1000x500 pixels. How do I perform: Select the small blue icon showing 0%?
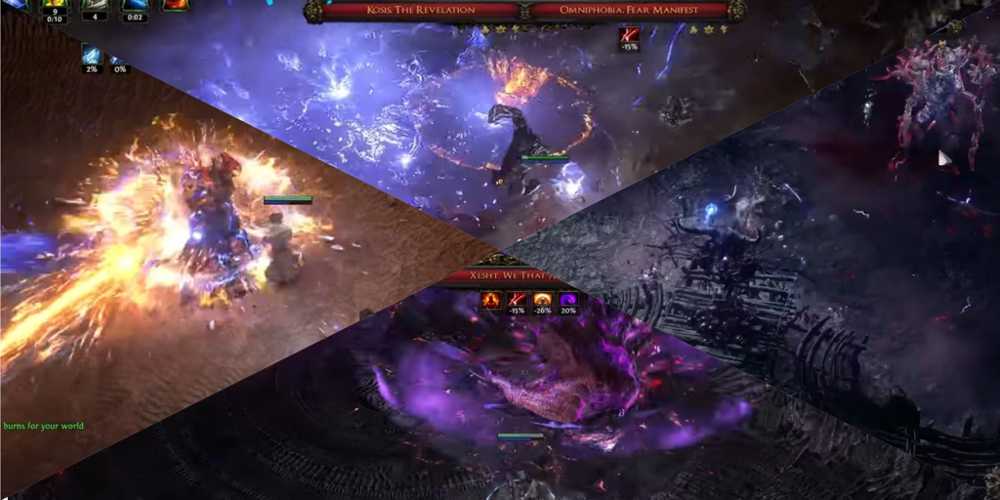(119, 57)
